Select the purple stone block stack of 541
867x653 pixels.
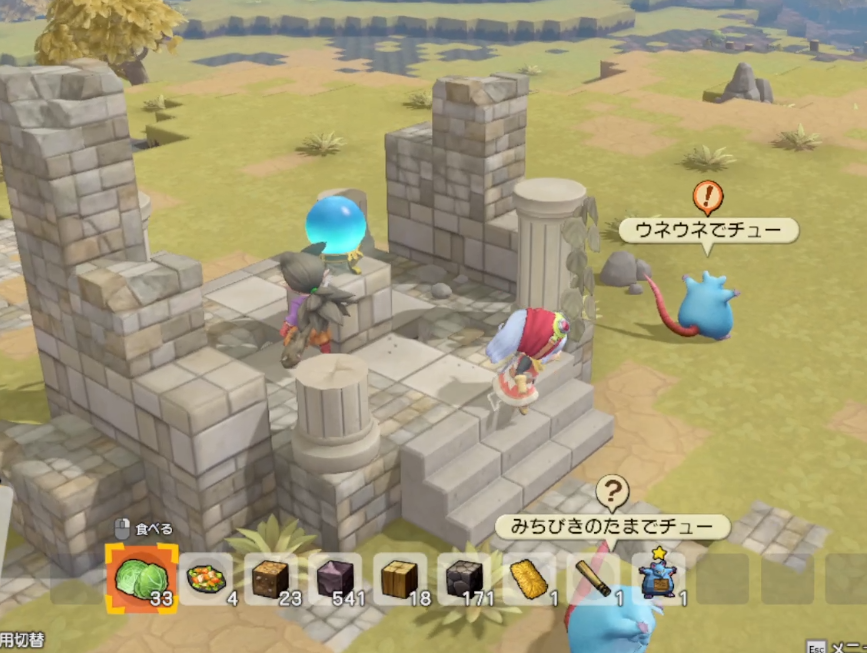pyautogui.click(x=336, y=578)
